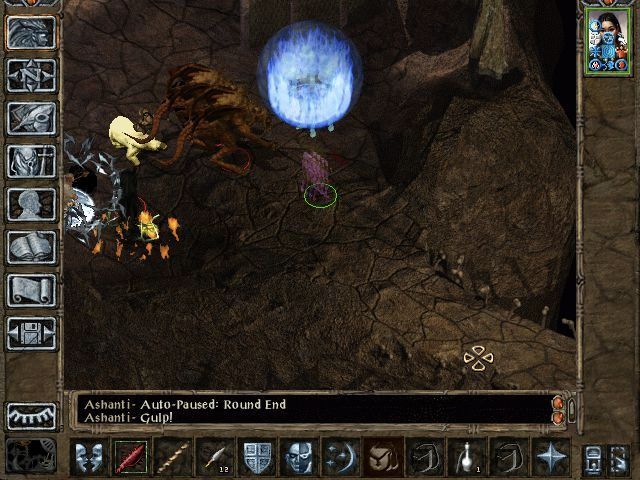
Task: Show the character record with the head button
Action: (x=32, y=203)
